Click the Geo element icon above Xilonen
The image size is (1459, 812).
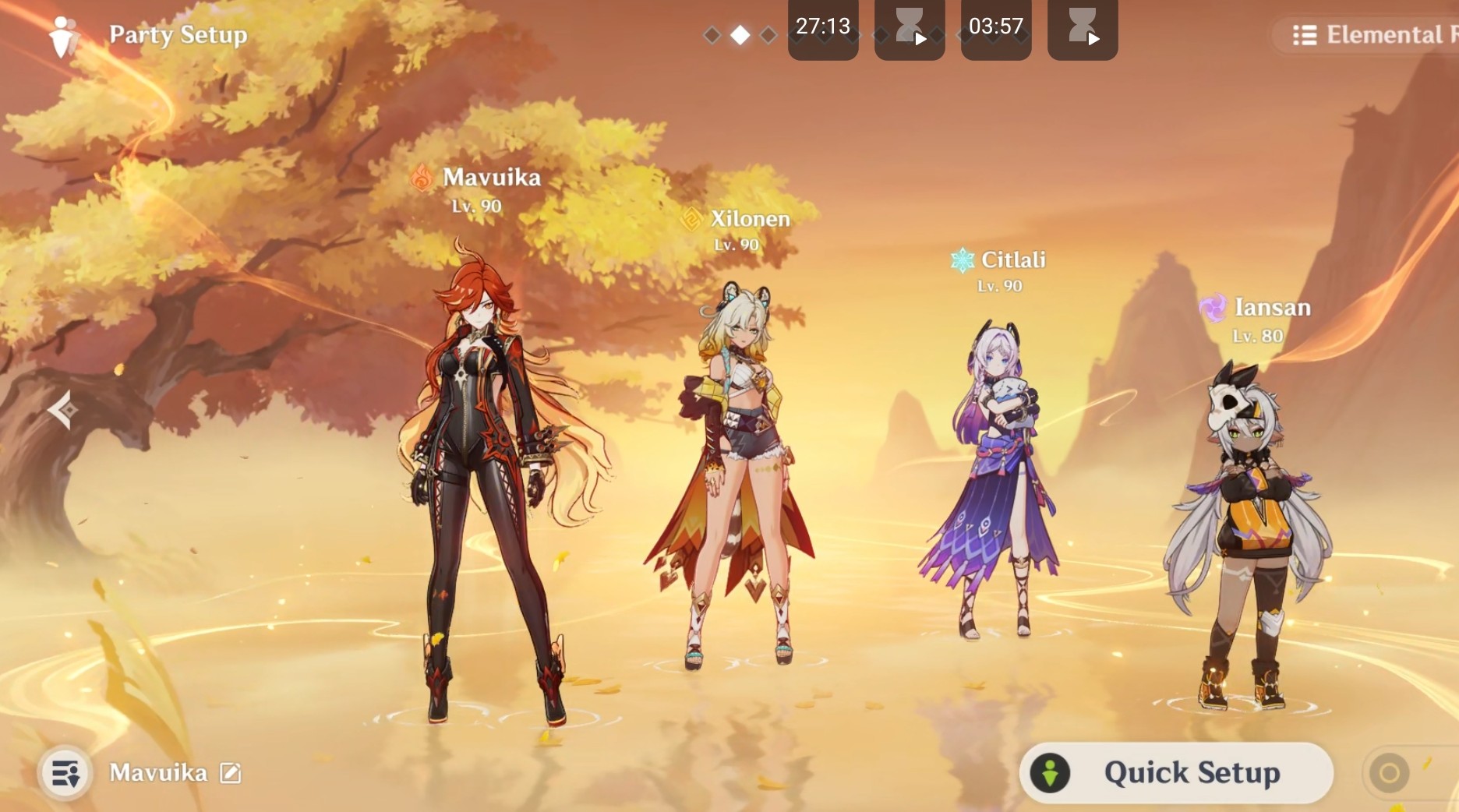click(x=692, y=220)
